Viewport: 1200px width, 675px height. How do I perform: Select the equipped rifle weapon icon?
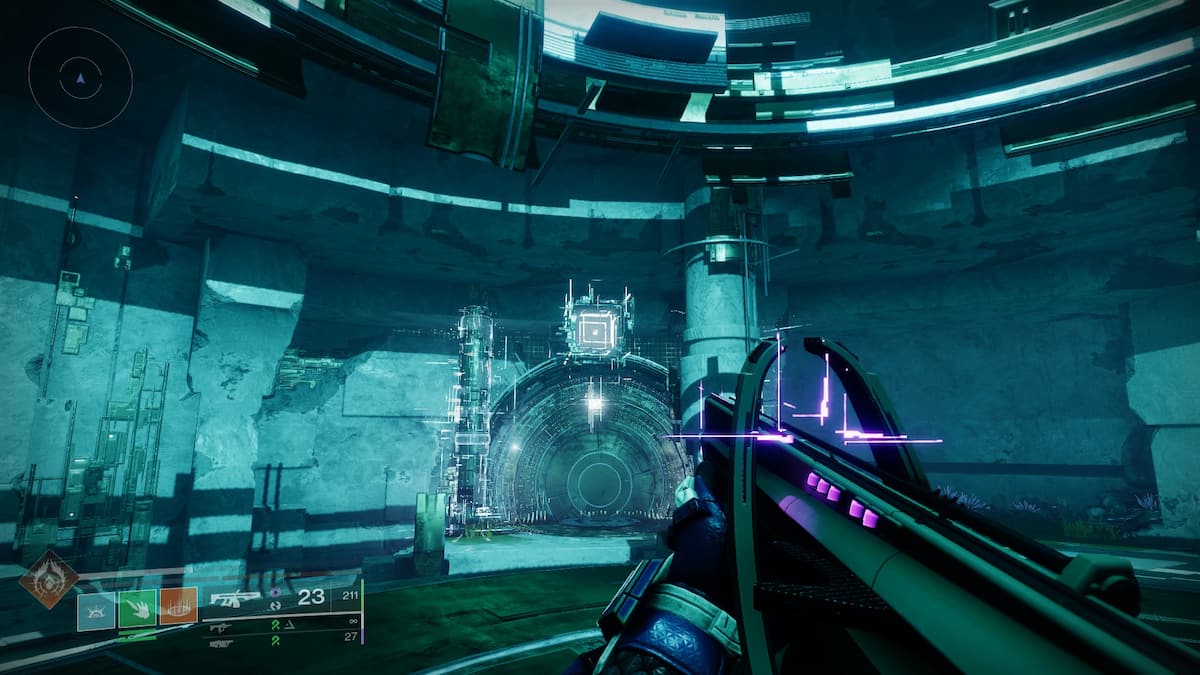tap(234, 599)
